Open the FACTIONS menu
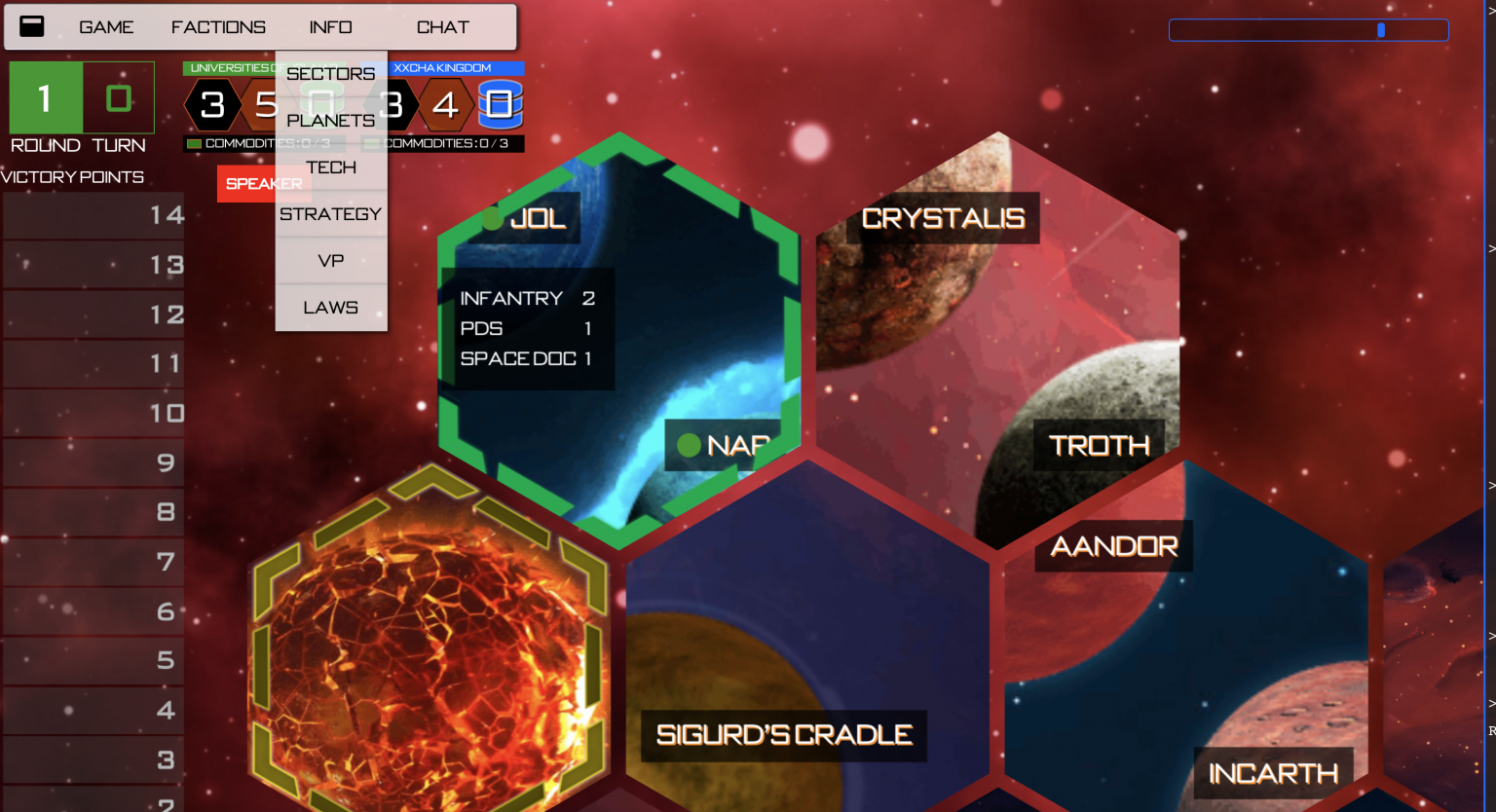 [218, 27]
